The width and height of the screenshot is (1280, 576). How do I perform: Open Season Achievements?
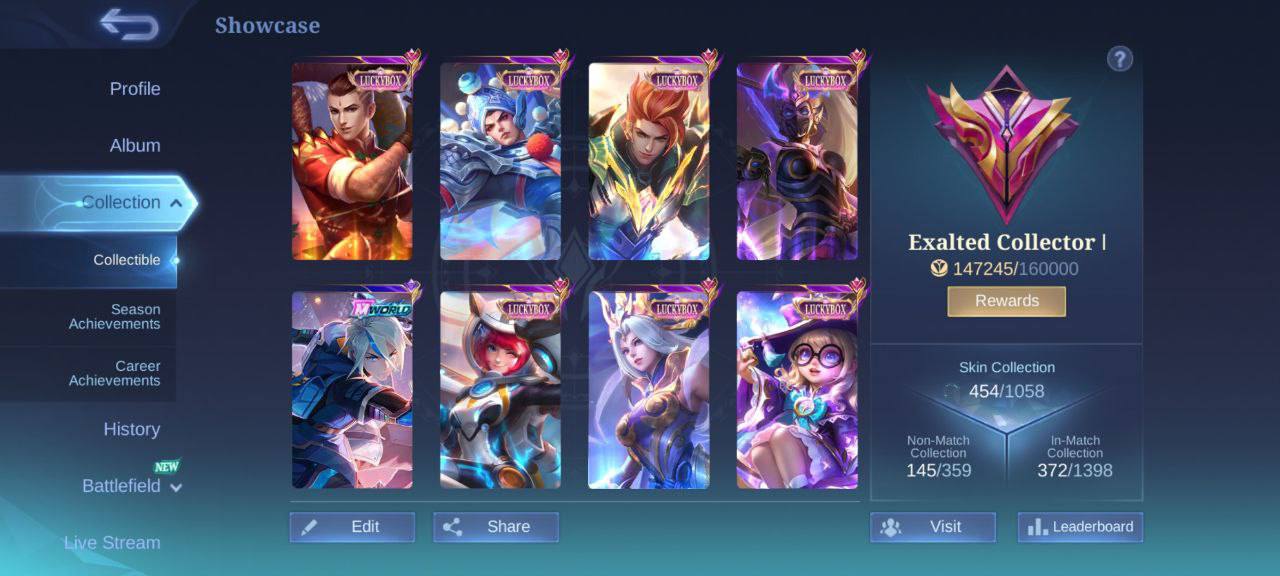114,317
